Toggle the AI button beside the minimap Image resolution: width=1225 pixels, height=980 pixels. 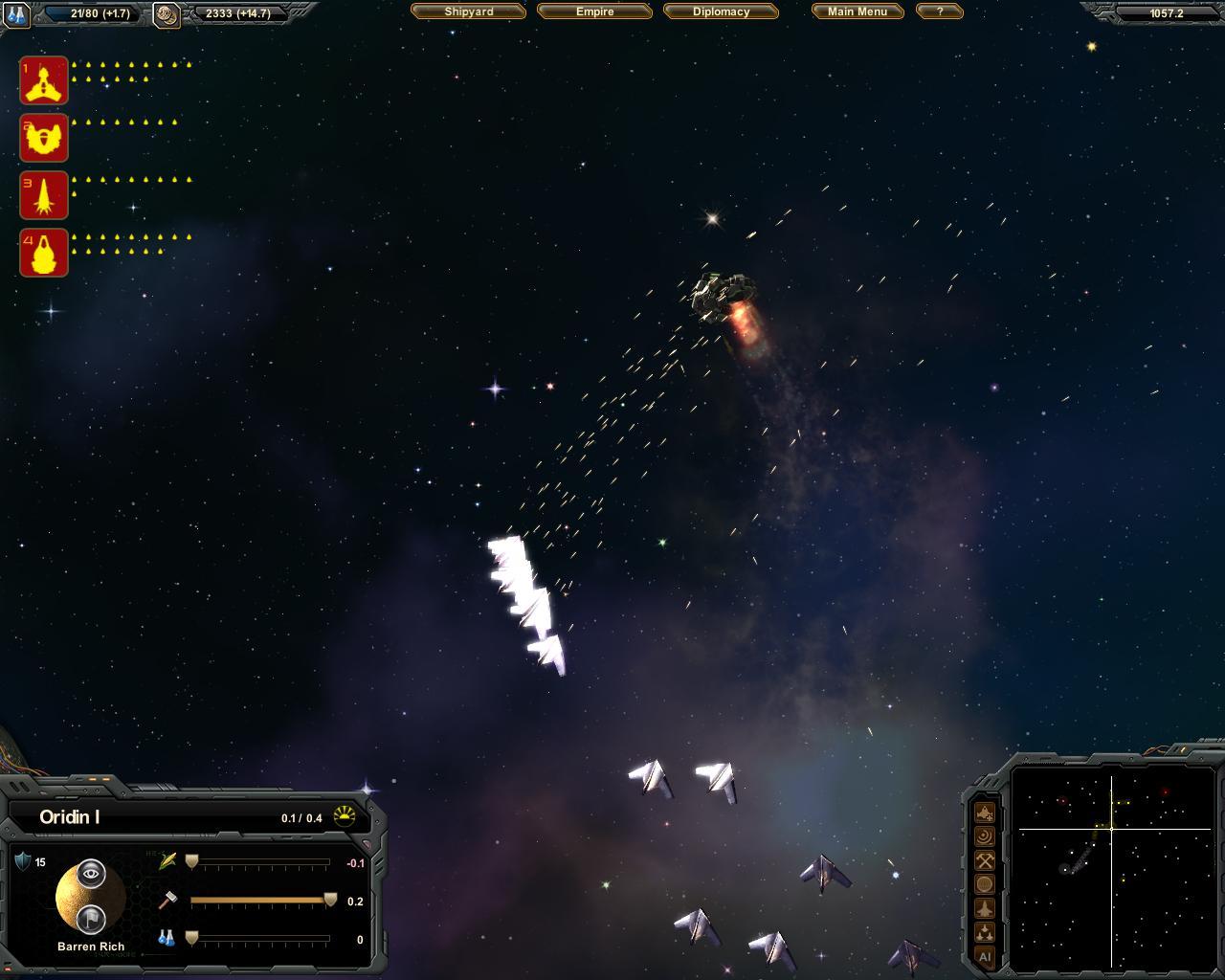[984, 956]
